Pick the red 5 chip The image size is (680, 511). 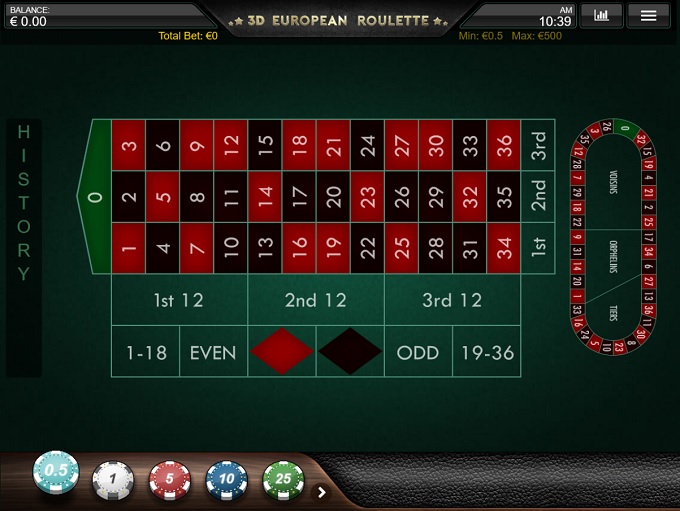tap(170, 480)
